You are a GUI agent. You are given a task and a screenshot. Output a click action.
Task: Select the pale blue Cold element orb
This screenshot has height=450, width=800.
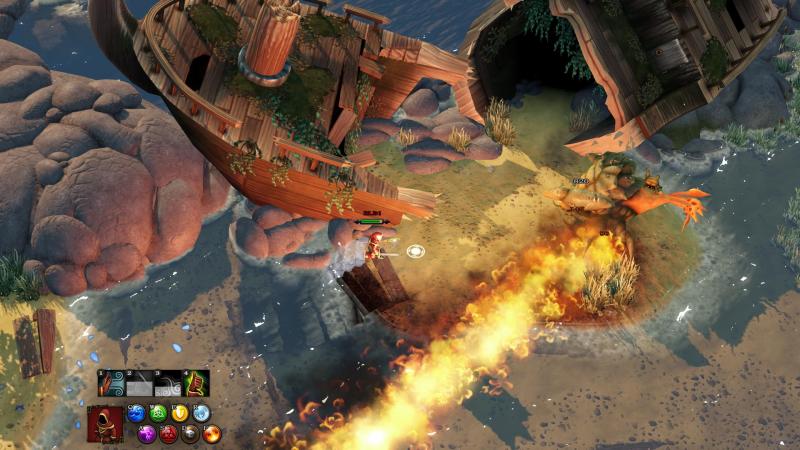pos(202,413)
